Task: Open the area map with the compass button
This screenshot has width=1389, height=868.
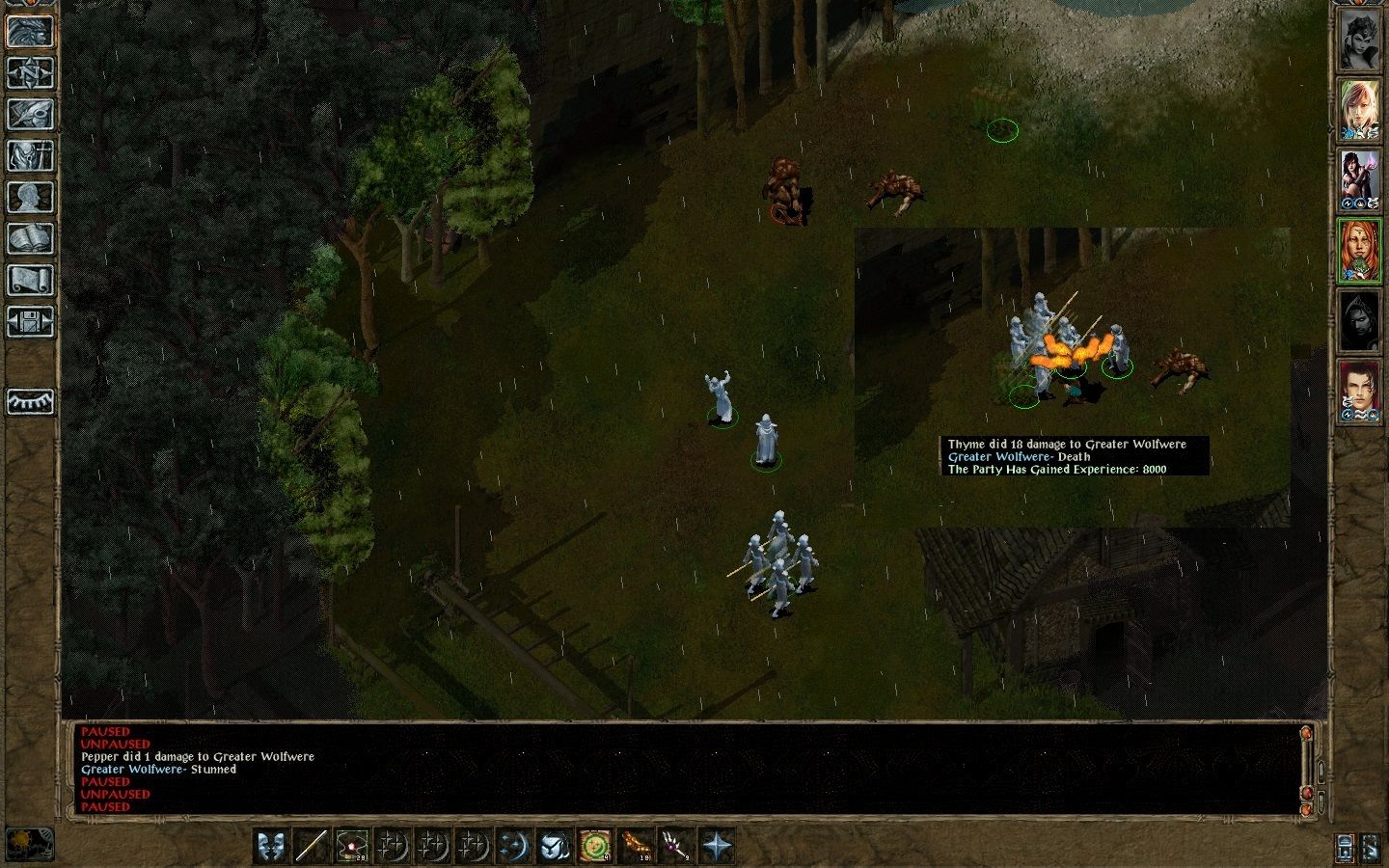Action: pos(30,72)
